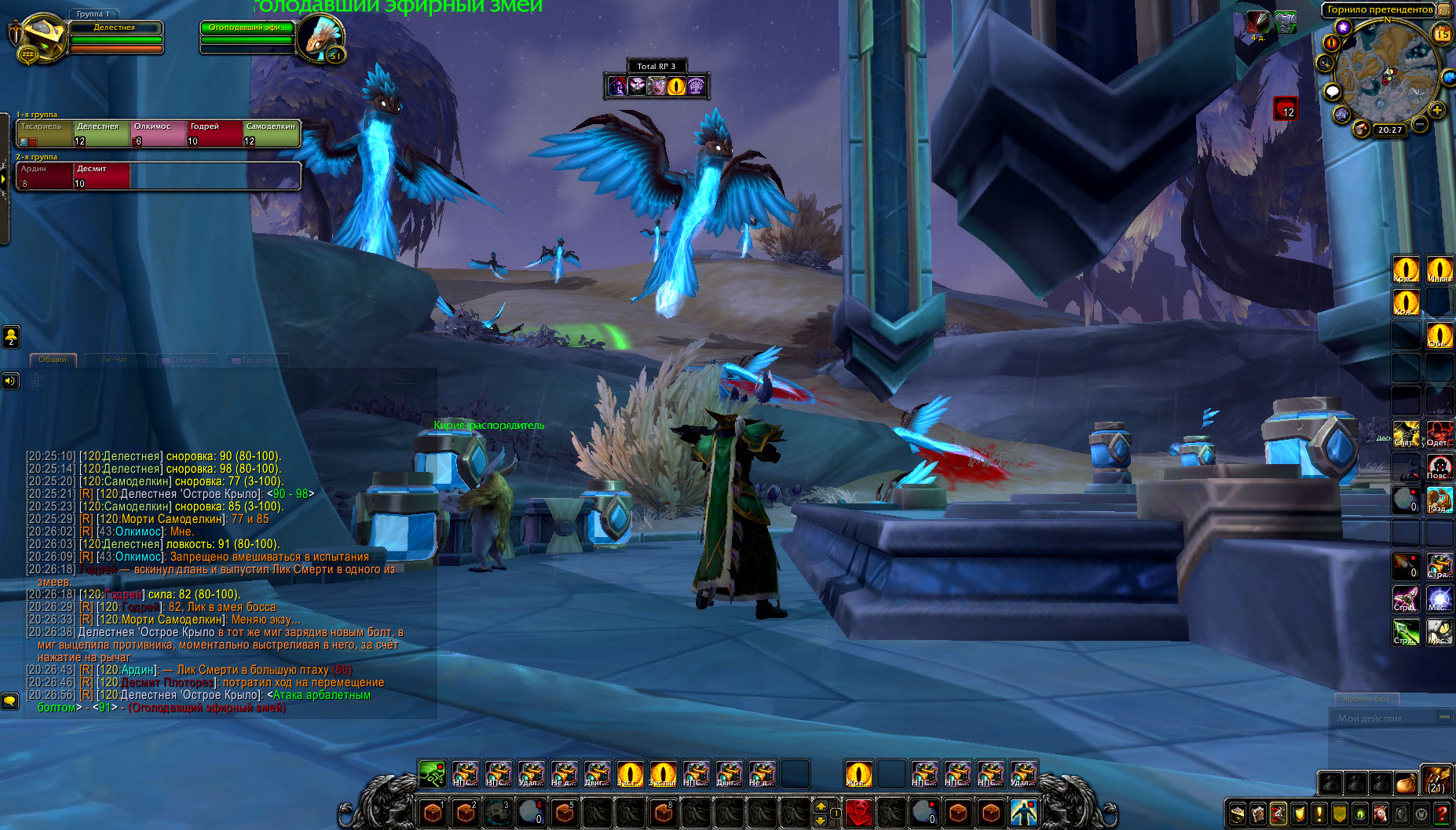The height and width of the screenshot is (830, 1456).
Task: Open the character info helmet micro button
Action: [1238, 814]
